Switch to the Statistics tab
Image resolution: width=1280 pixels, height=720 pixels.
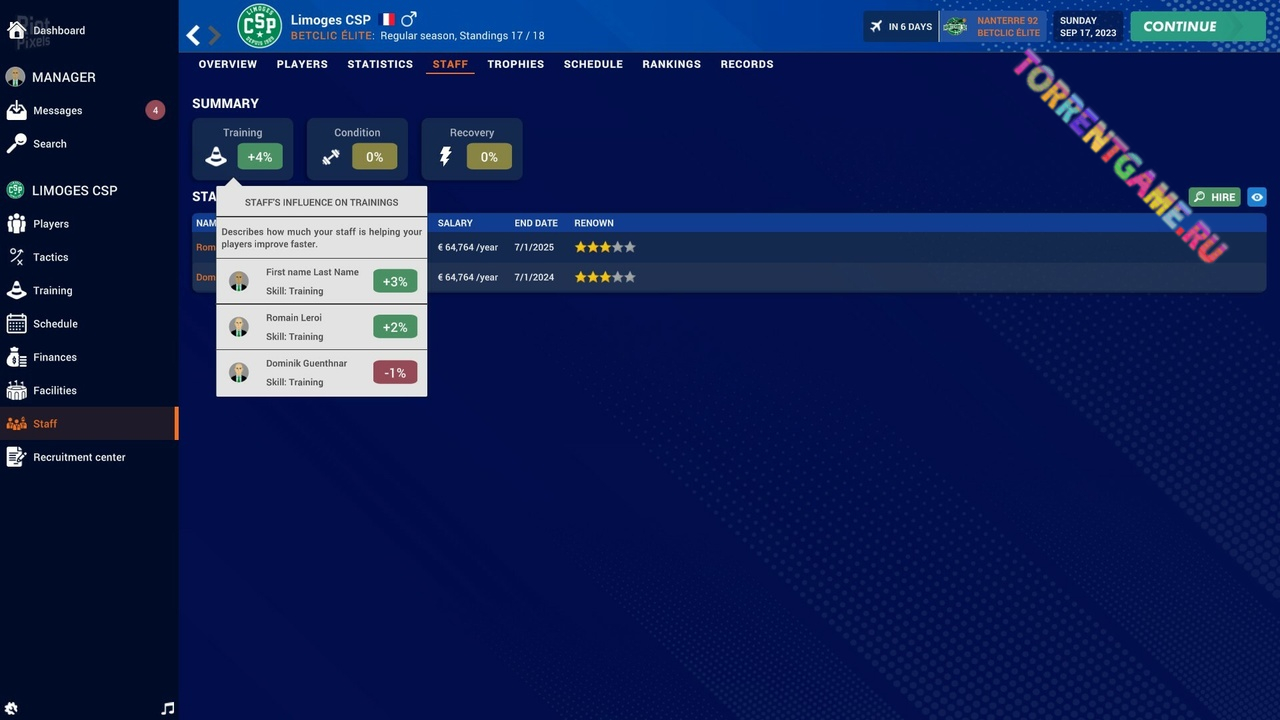click(380, 64)
